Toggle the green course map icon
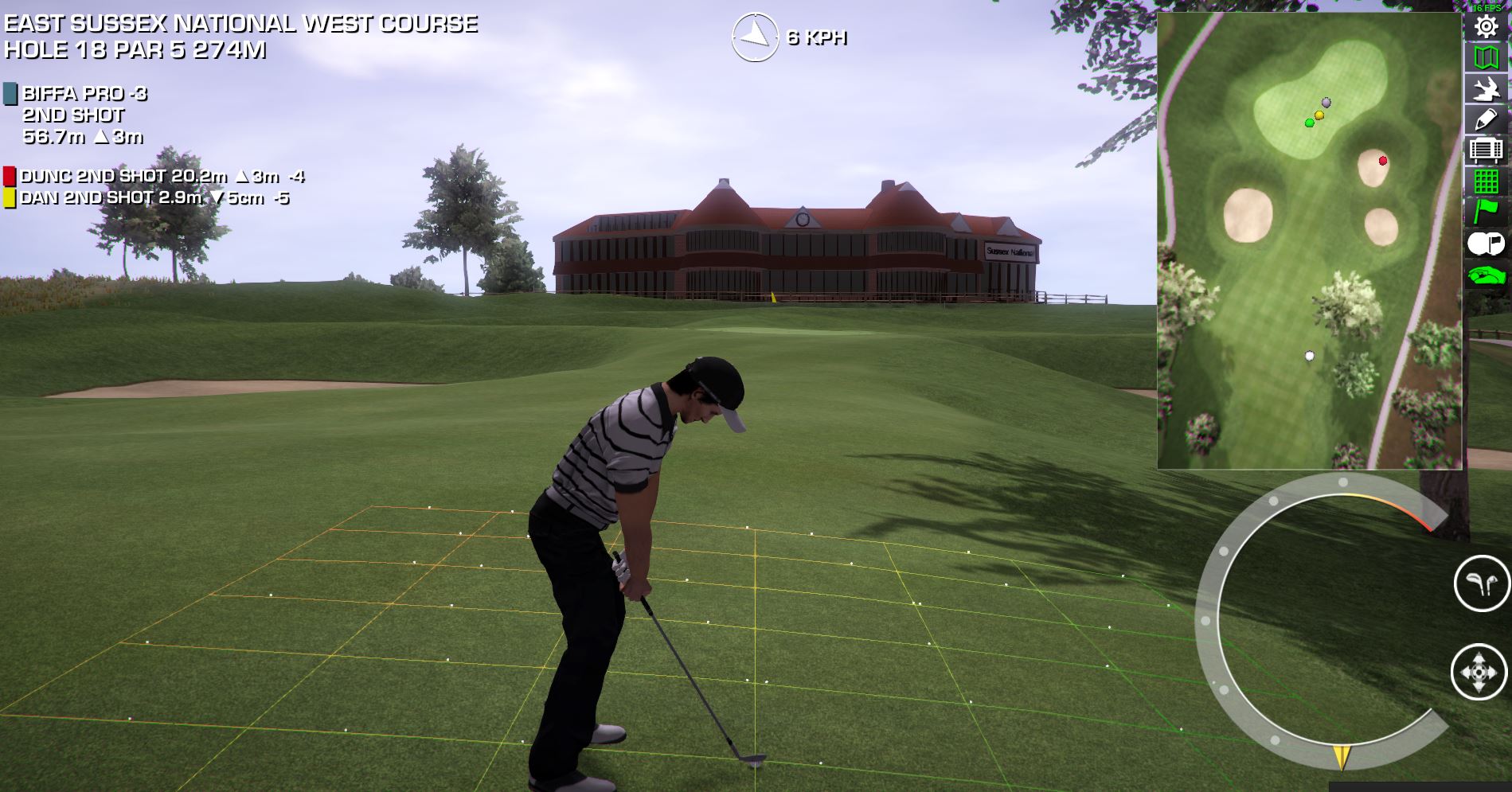 click(1486, 57)
